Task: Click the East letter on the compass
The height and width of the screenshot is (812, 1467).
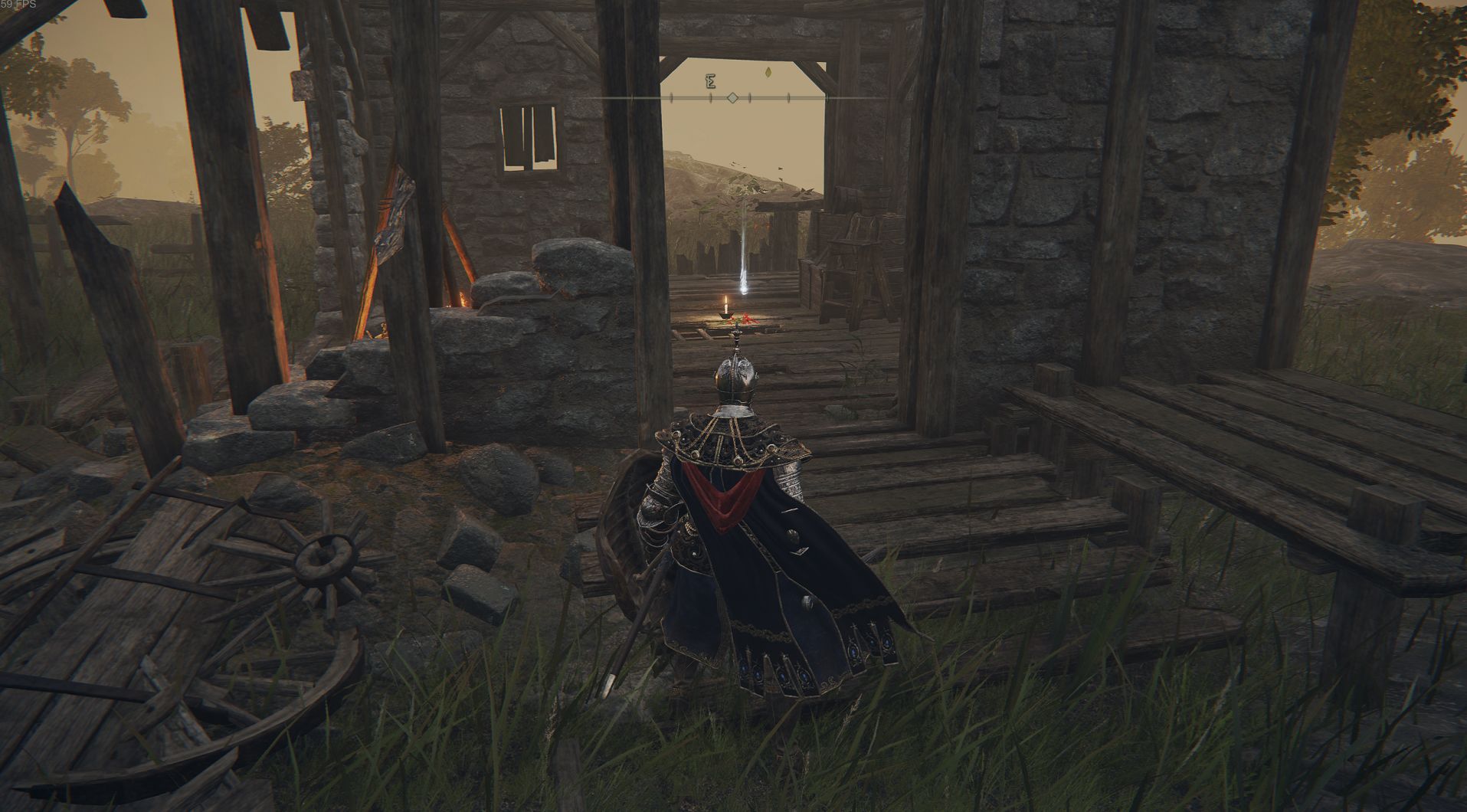Action: [x=711, y=81]
